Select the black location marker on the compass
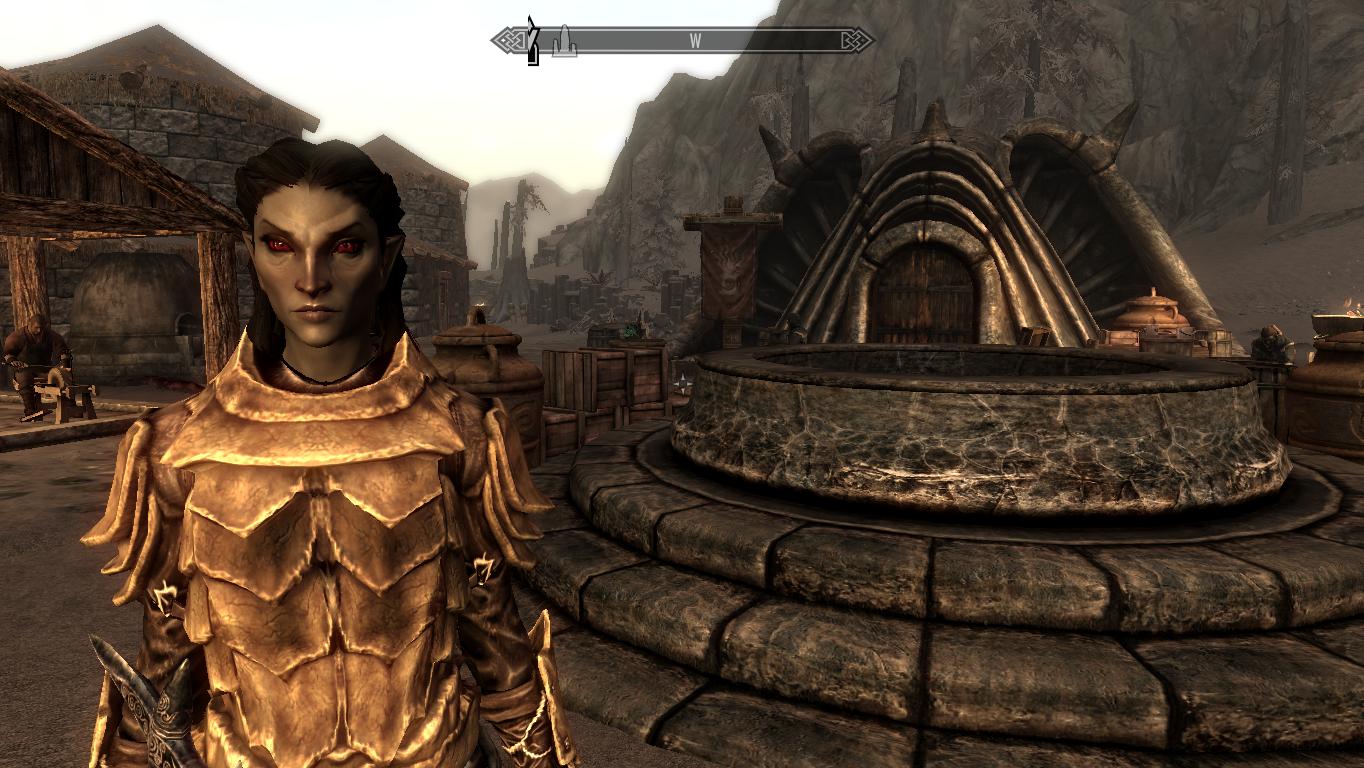Viewport: 1364px width, 768px height. 533,41
